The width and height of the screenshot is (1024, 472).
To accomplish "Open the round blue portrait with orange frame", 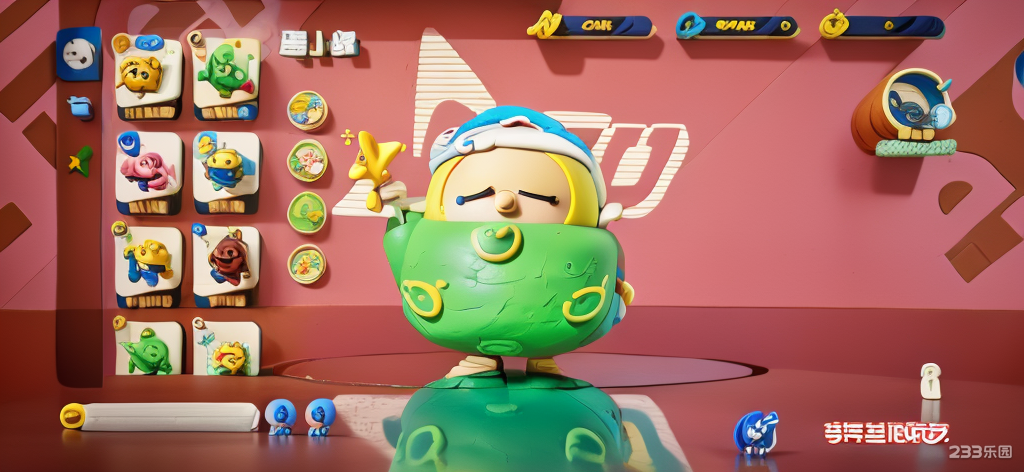I will pyautogui.click(x=914, y=105).
